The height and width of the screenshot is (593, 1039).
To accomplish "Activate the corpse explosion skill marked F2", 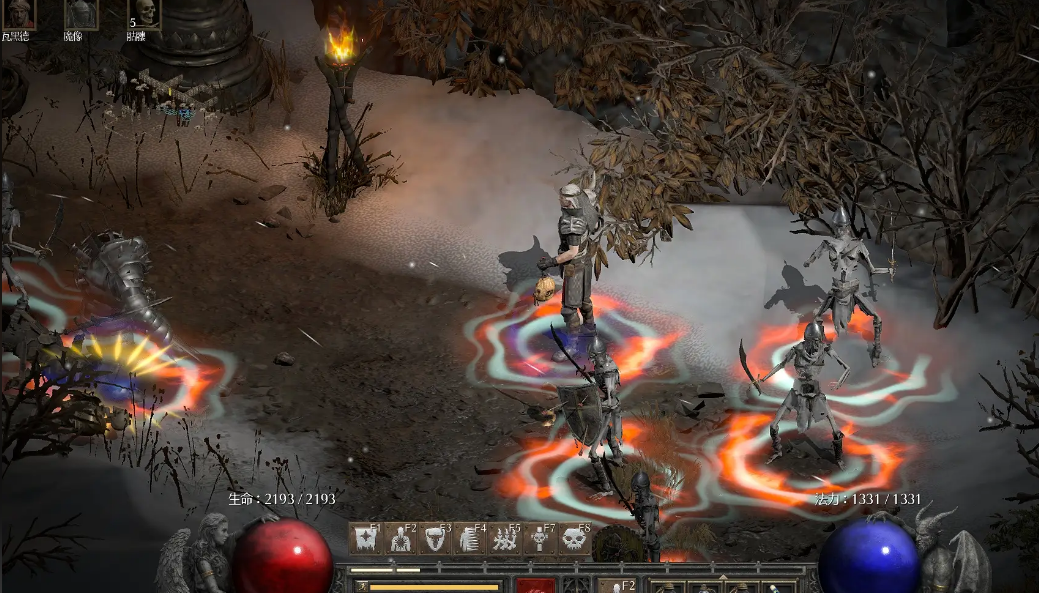I will coord(400,539).
